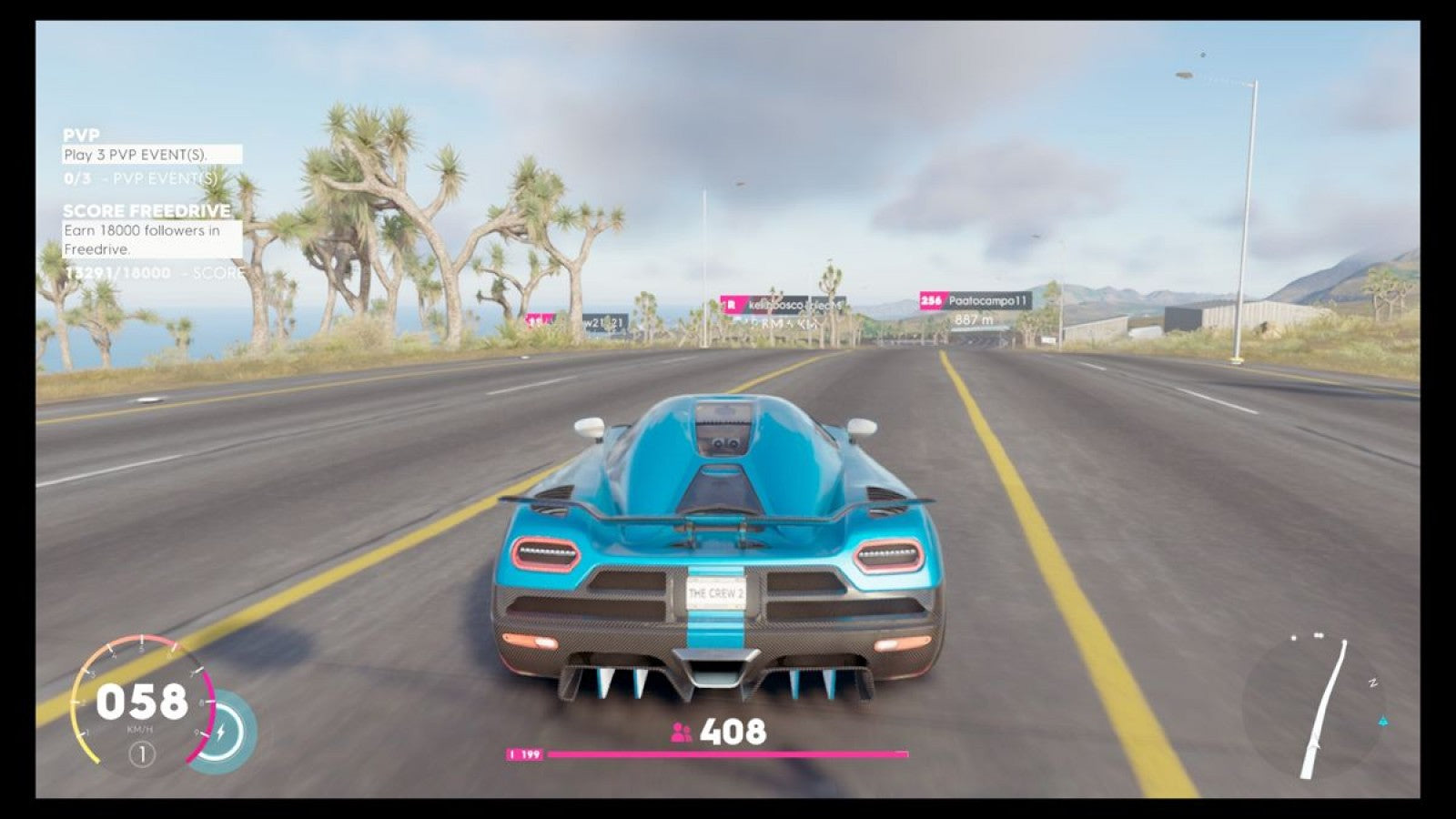Select the SCORE FREEDRIVE header label

[x=146, y=211]
